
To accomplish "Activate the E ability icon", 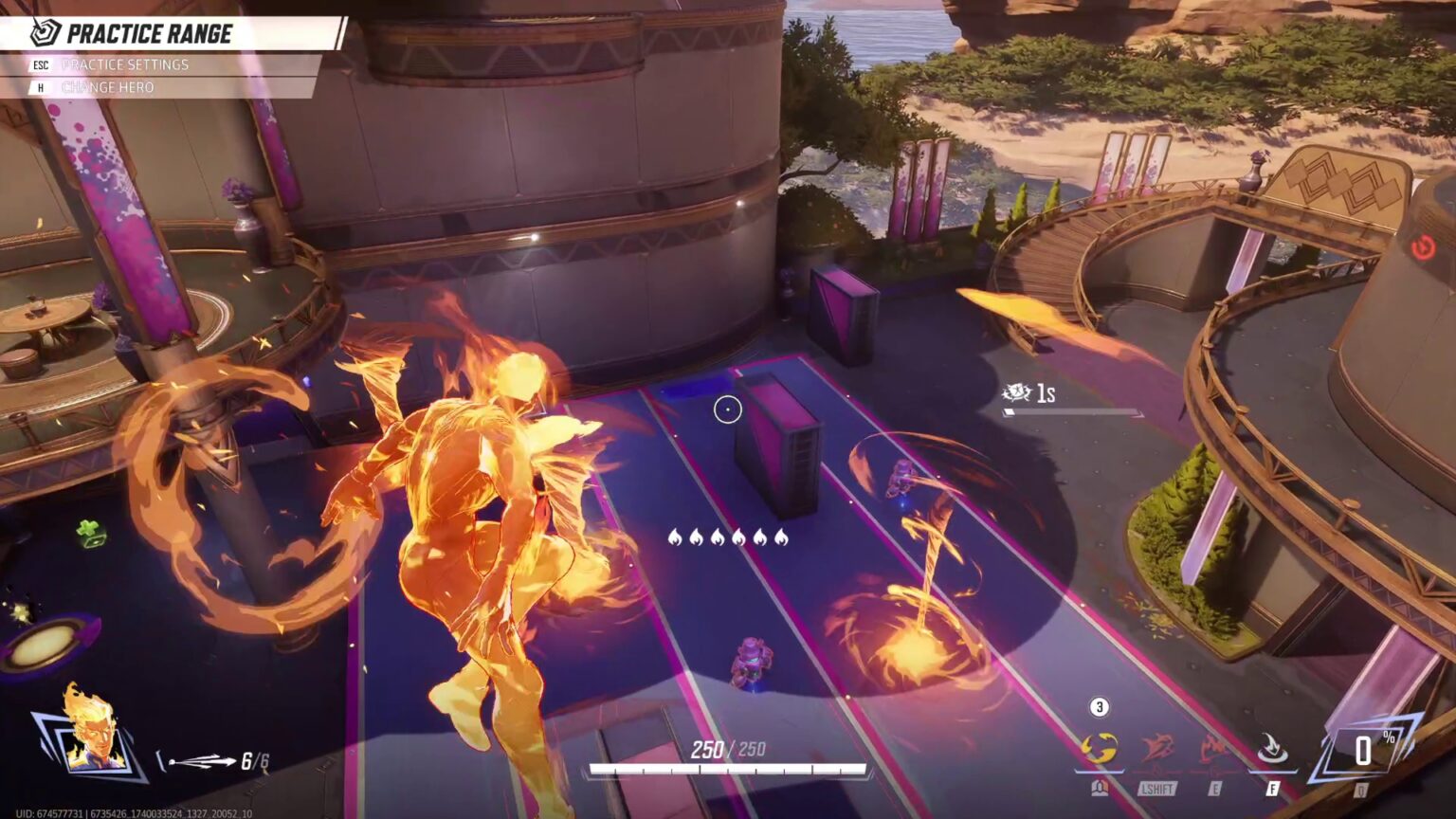I will click(x=1212, y=749).
